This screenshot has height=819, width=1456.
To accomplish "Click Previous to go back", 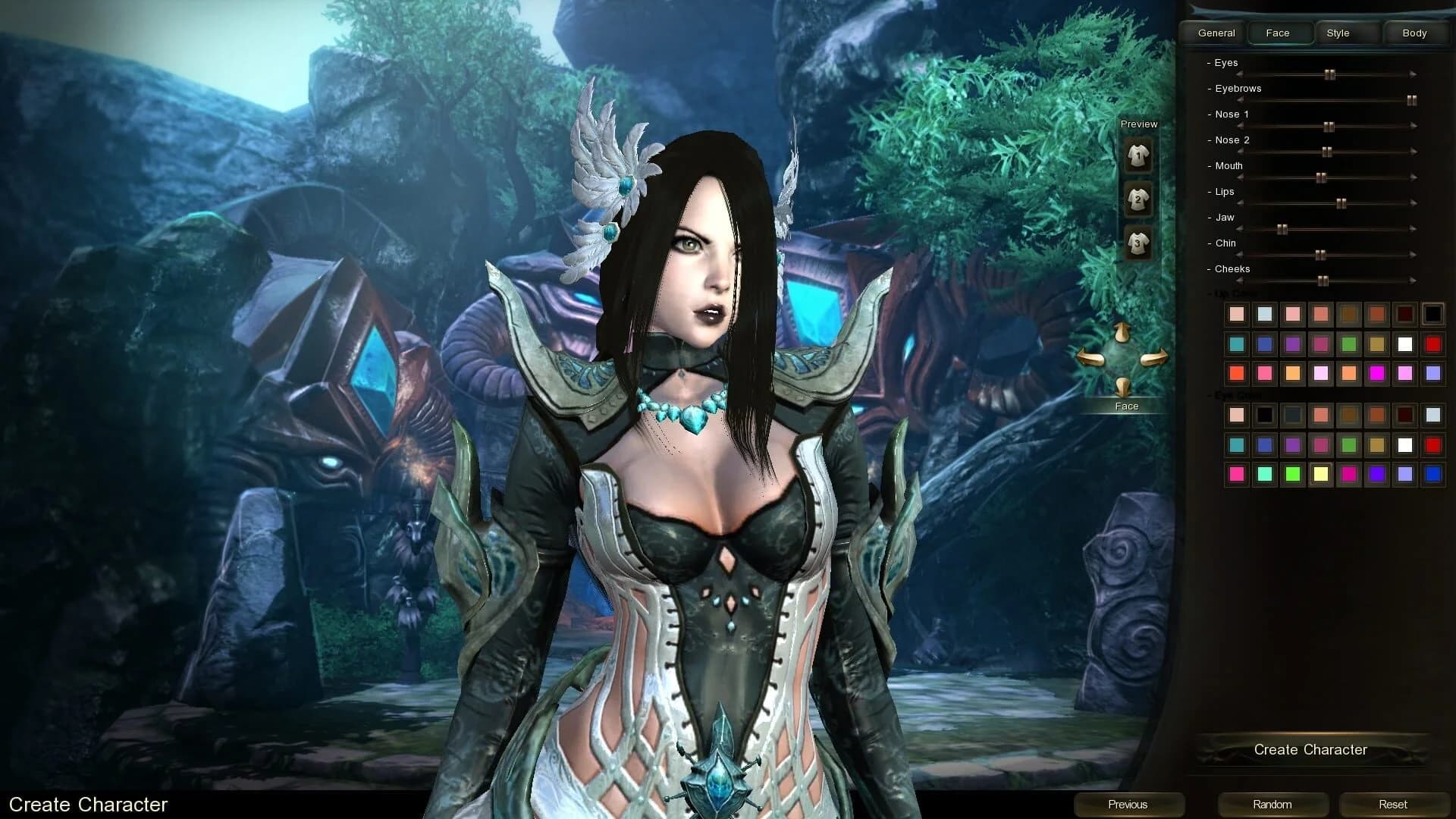I will click(x=1128, y=804).
